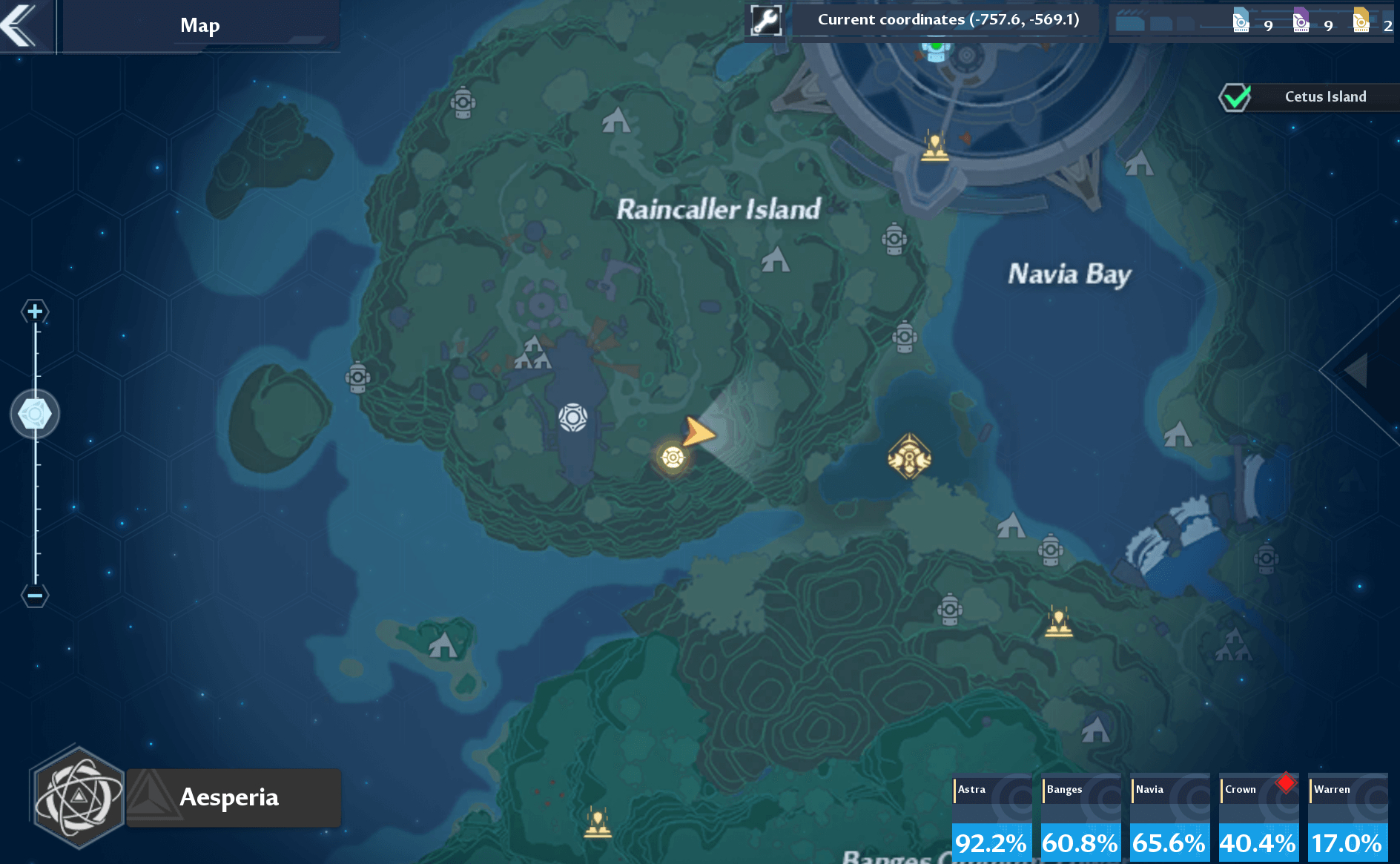Zoom in with the plus button

pyautogui.click(x=35, y=311)
